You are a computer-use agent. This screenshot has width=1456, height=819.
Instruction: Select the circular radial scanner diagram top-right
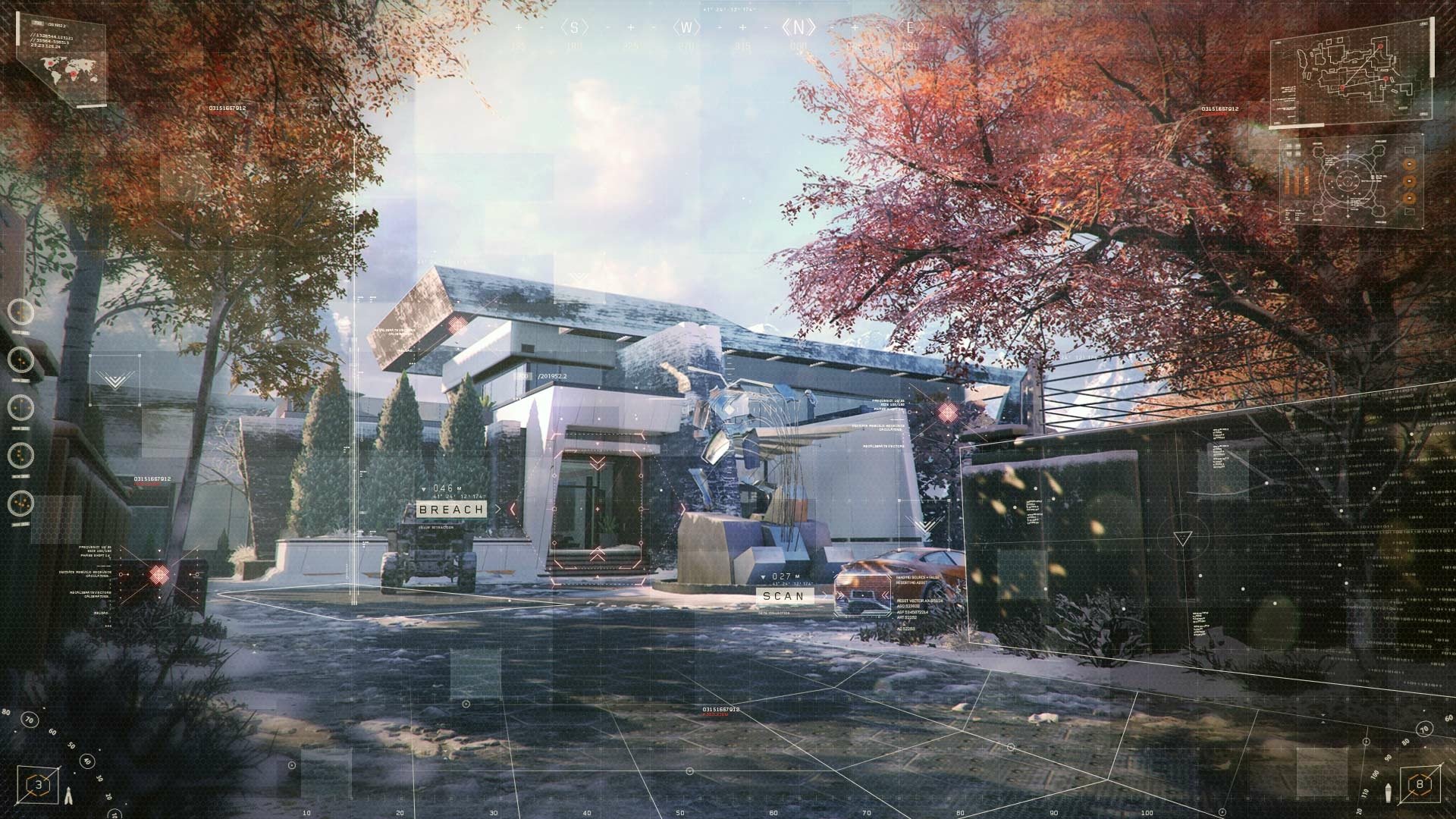1348,181
